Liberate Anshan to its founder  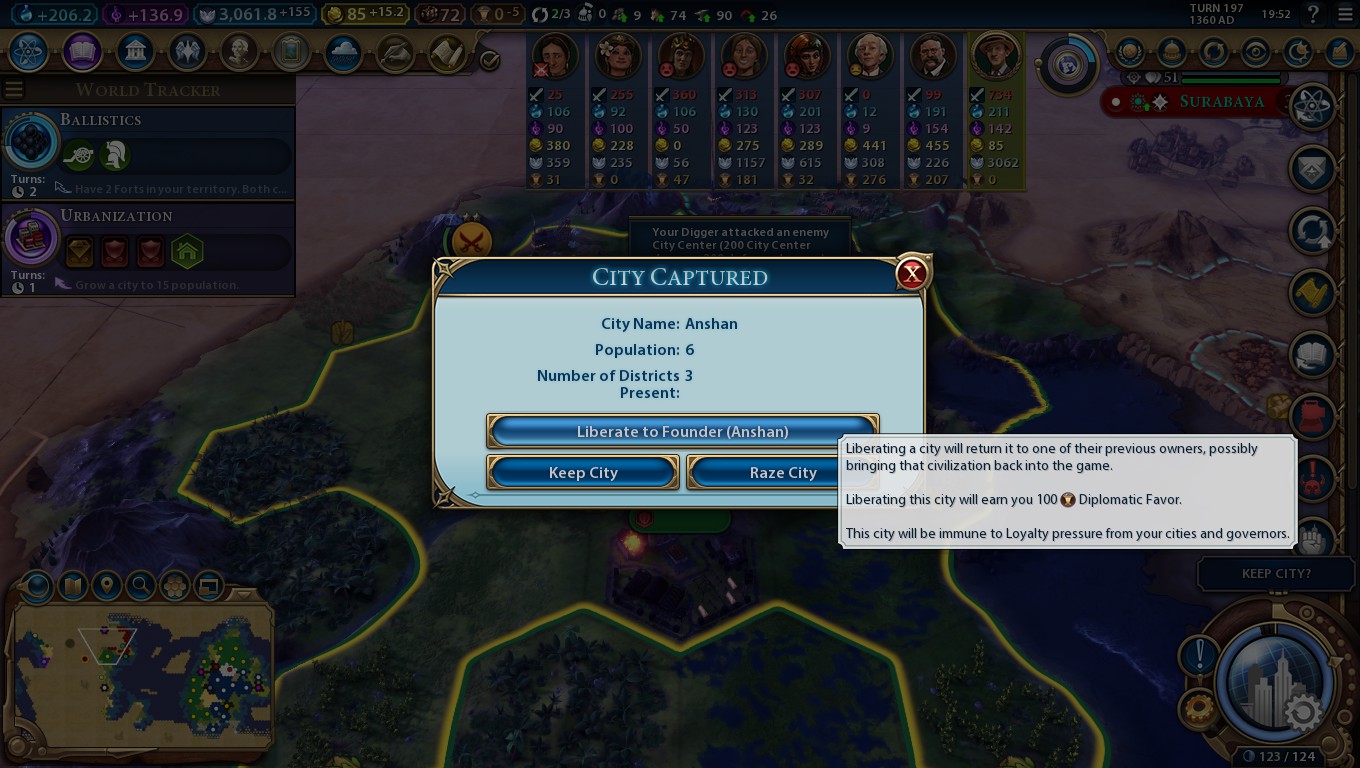click(x=682, y=432)
